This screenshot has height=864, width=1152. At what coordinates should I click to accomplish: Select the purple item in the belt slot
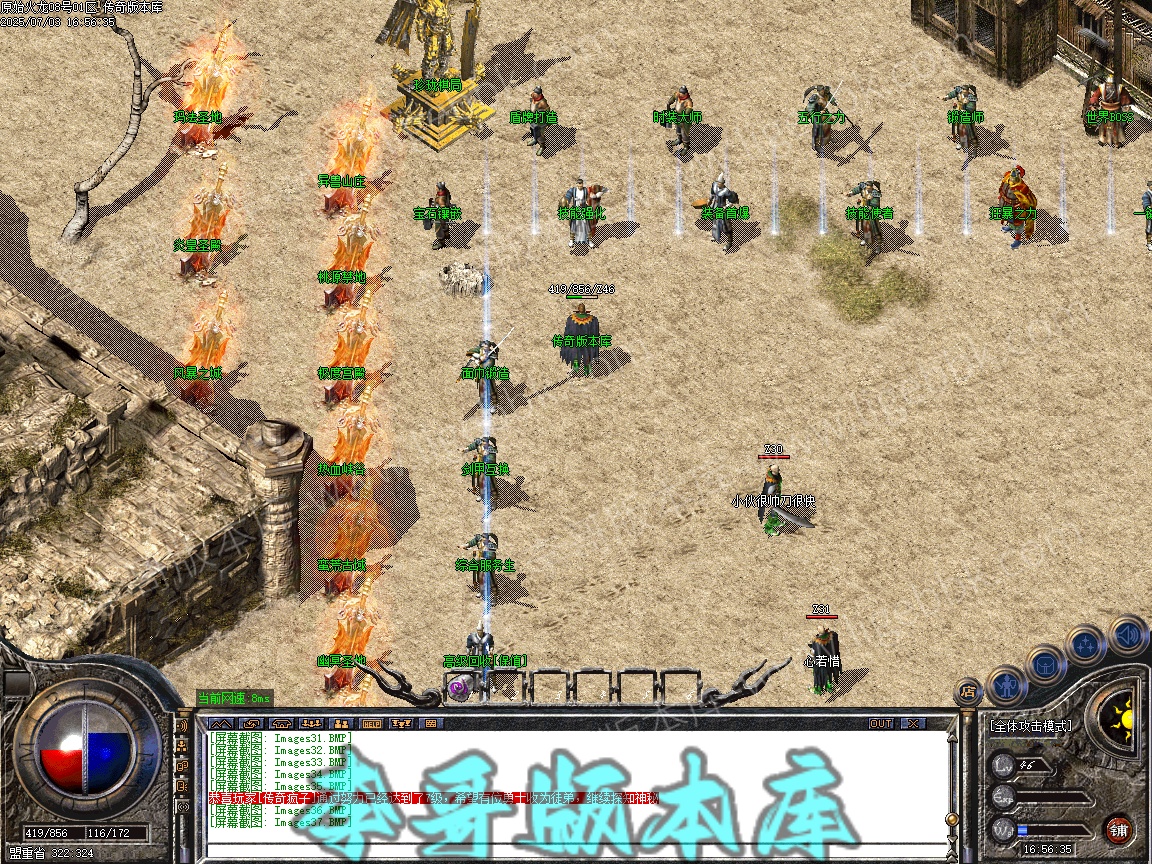459,688
